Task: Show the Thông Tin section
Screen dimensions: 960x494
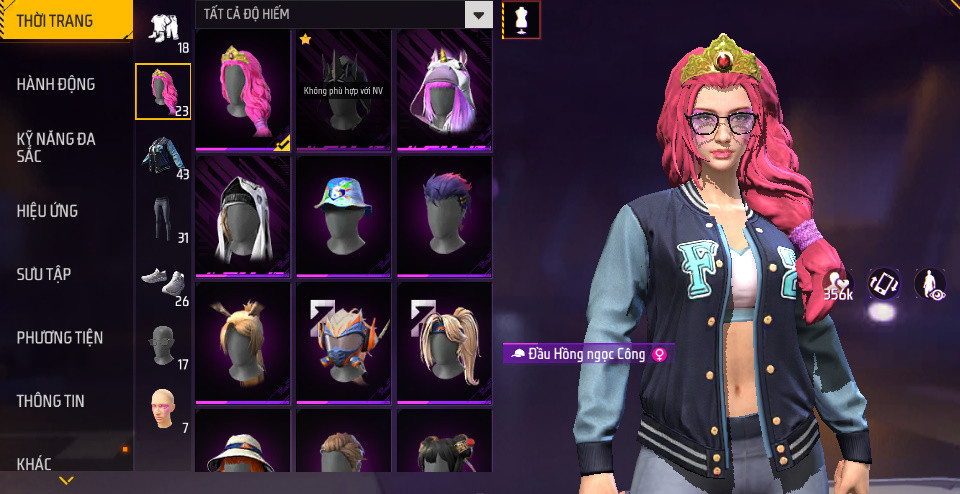Action: pos(50,401)
